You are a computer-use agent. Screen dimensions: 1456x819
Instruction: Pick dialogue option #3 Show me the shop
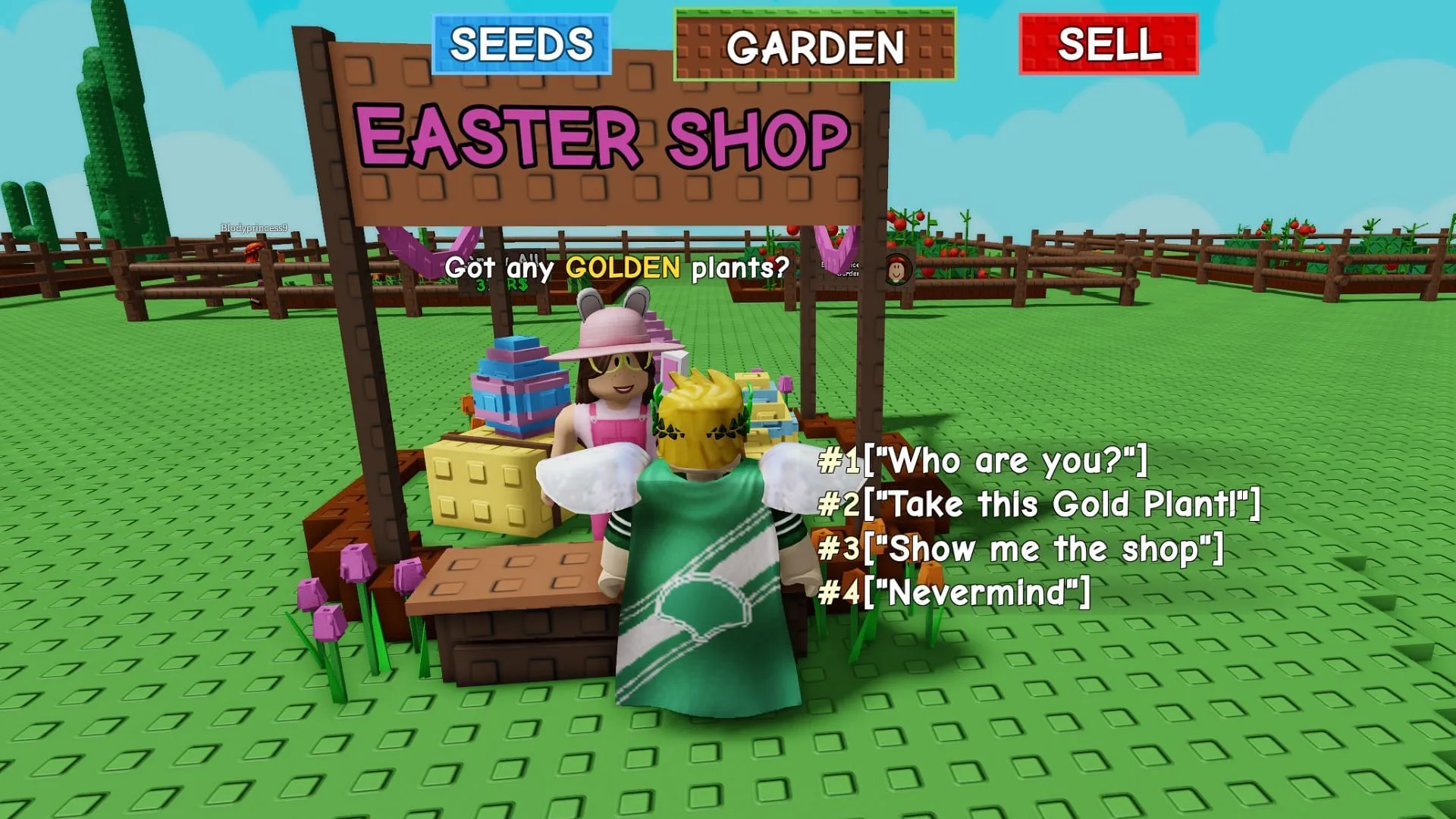coord(1020,546)
